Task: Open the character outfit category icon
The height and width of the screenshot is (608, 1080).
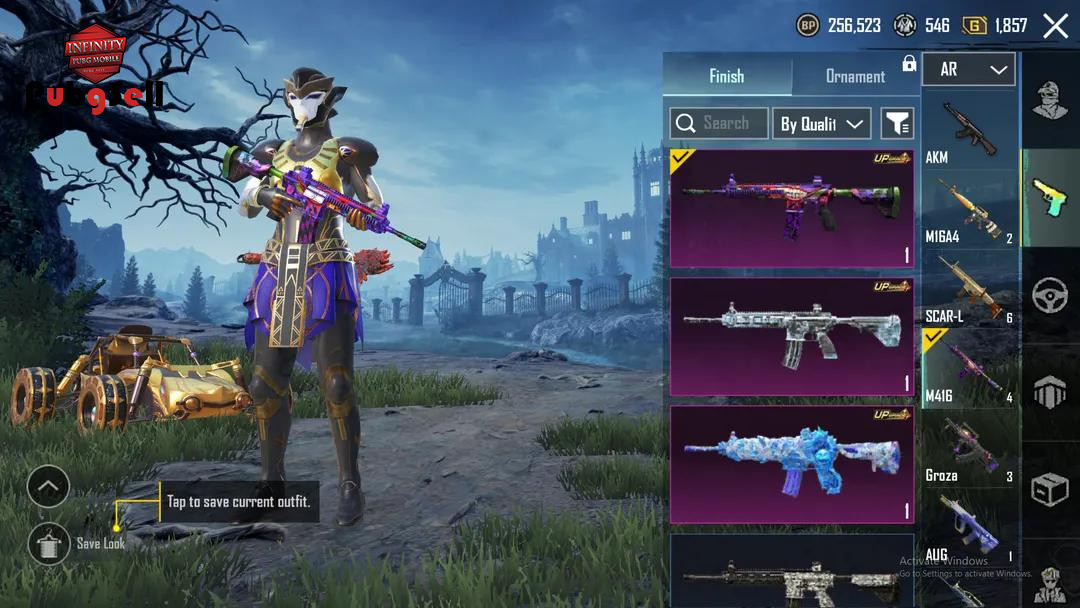Action: point(1050,101)
